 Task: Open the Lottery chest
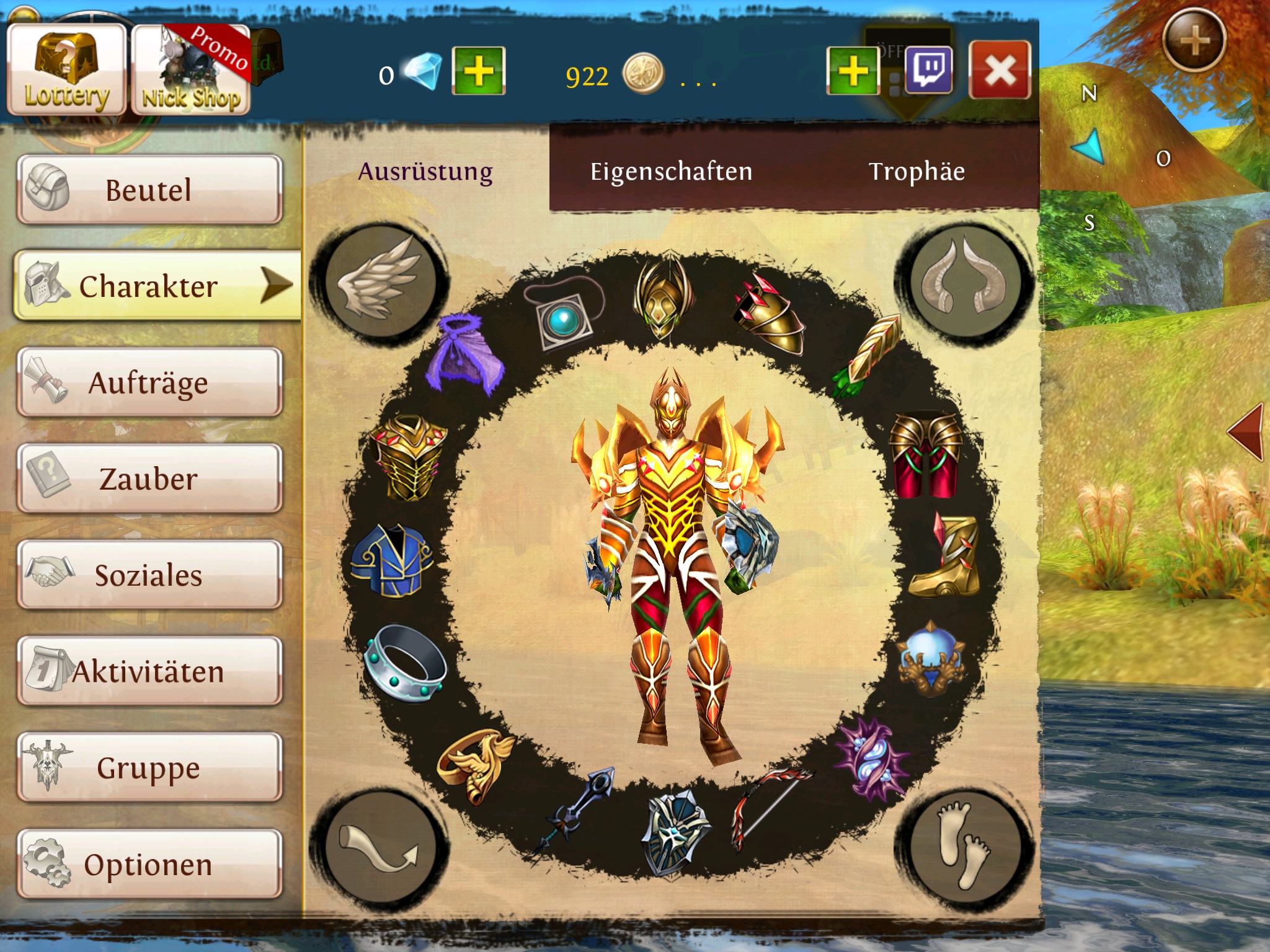(66, 70)
